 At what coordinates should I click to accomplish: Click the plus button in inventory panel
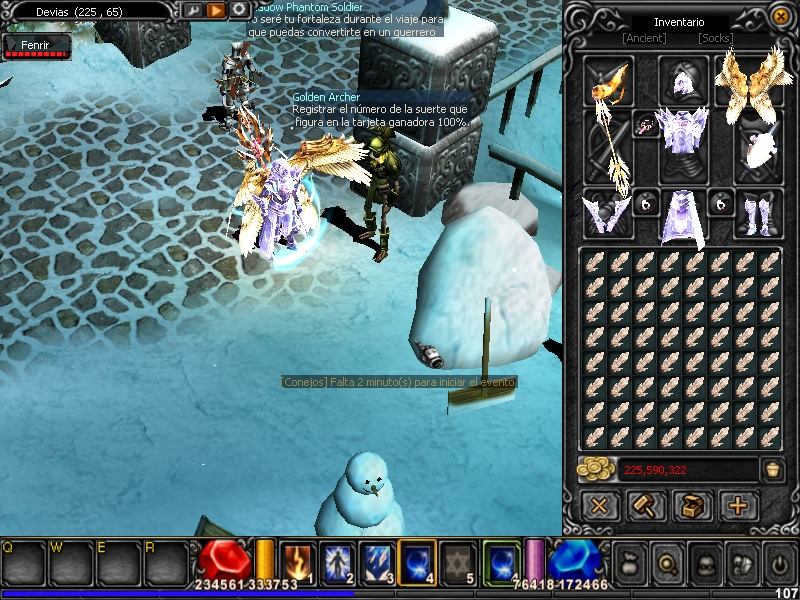tap(738, 506)
